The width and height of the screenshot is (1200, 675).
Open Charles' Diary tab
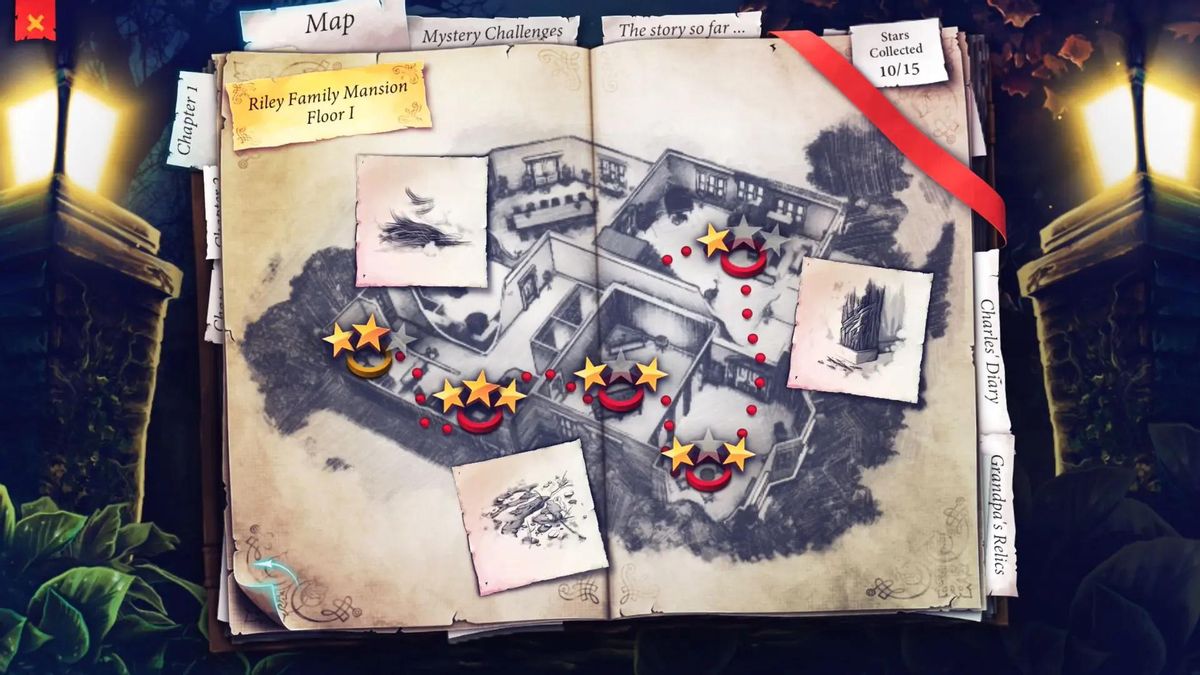[x=988, y=340]
